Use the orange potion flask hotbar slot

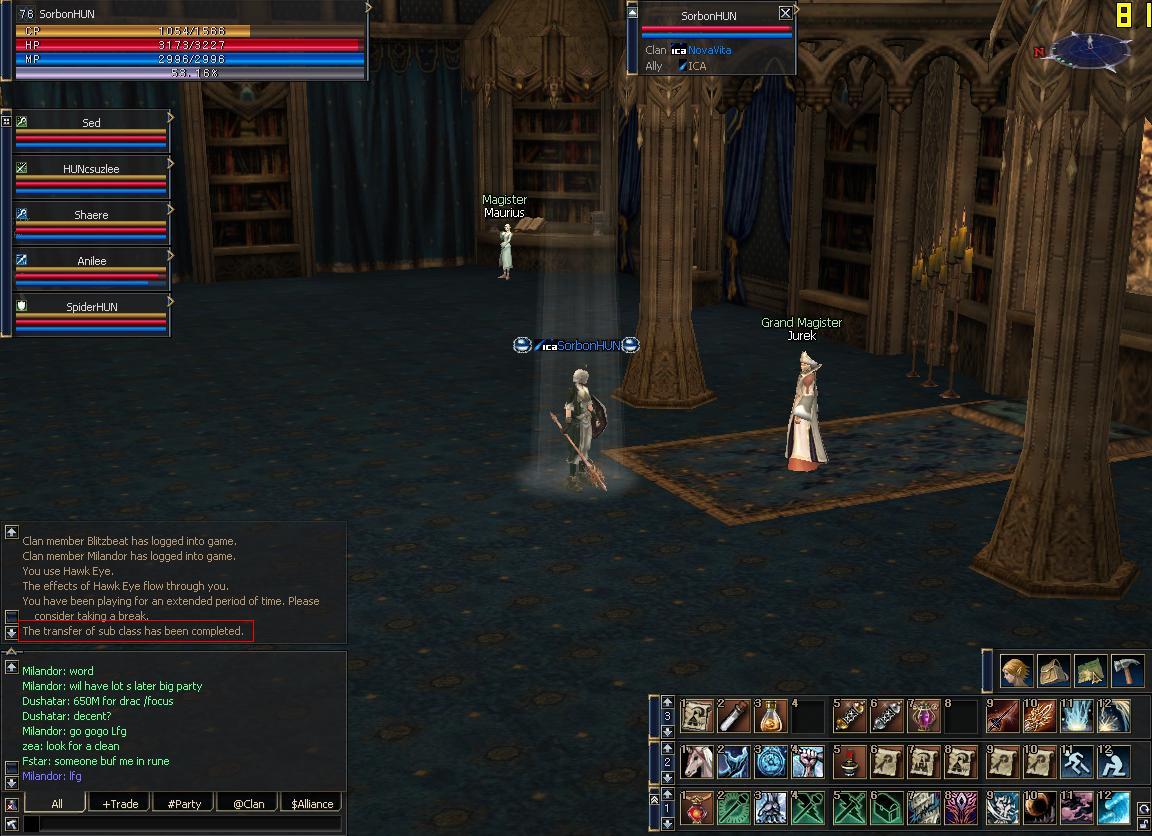771,716
